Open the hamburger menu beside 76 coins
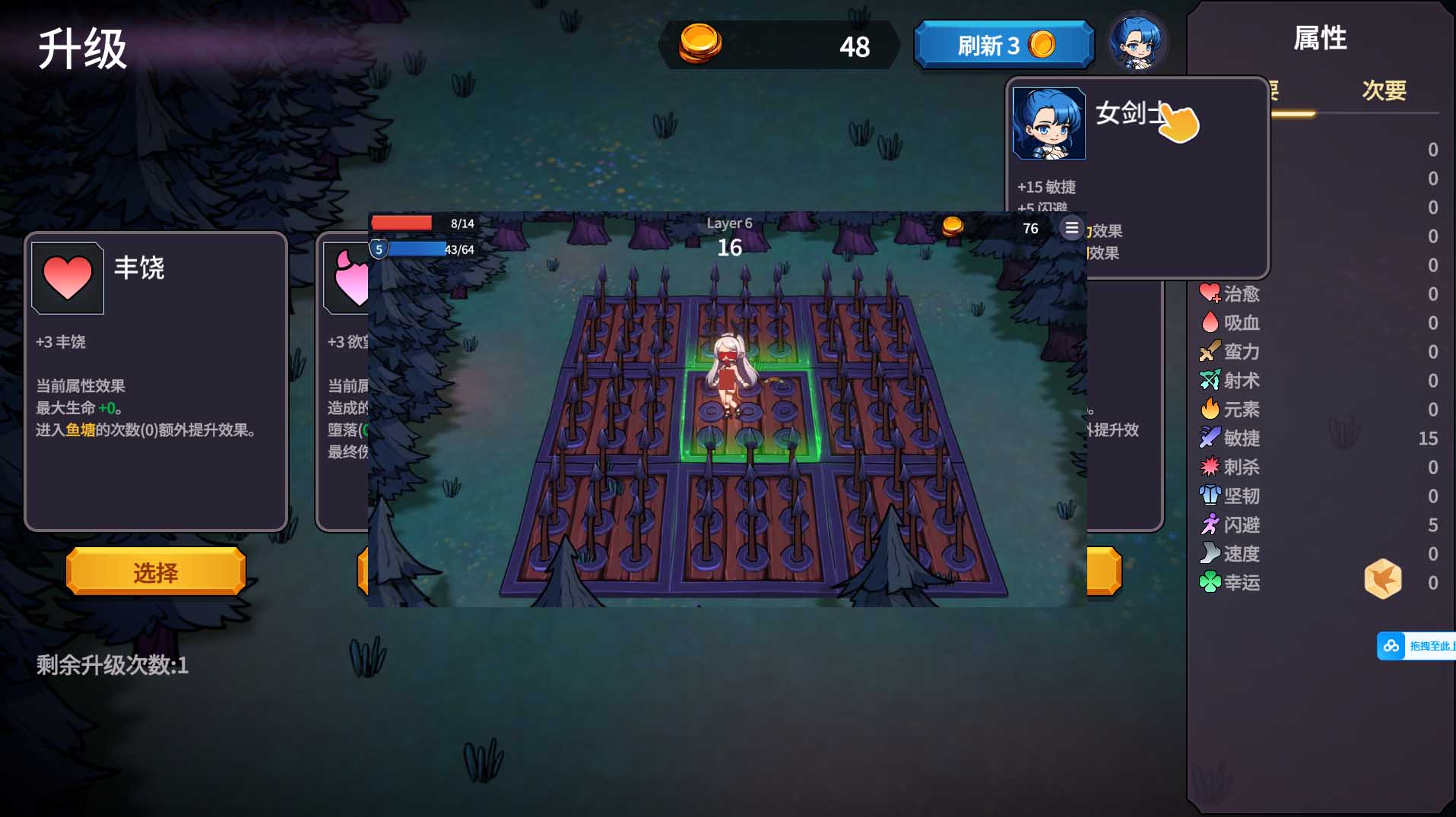 (x=1071, y=228)
